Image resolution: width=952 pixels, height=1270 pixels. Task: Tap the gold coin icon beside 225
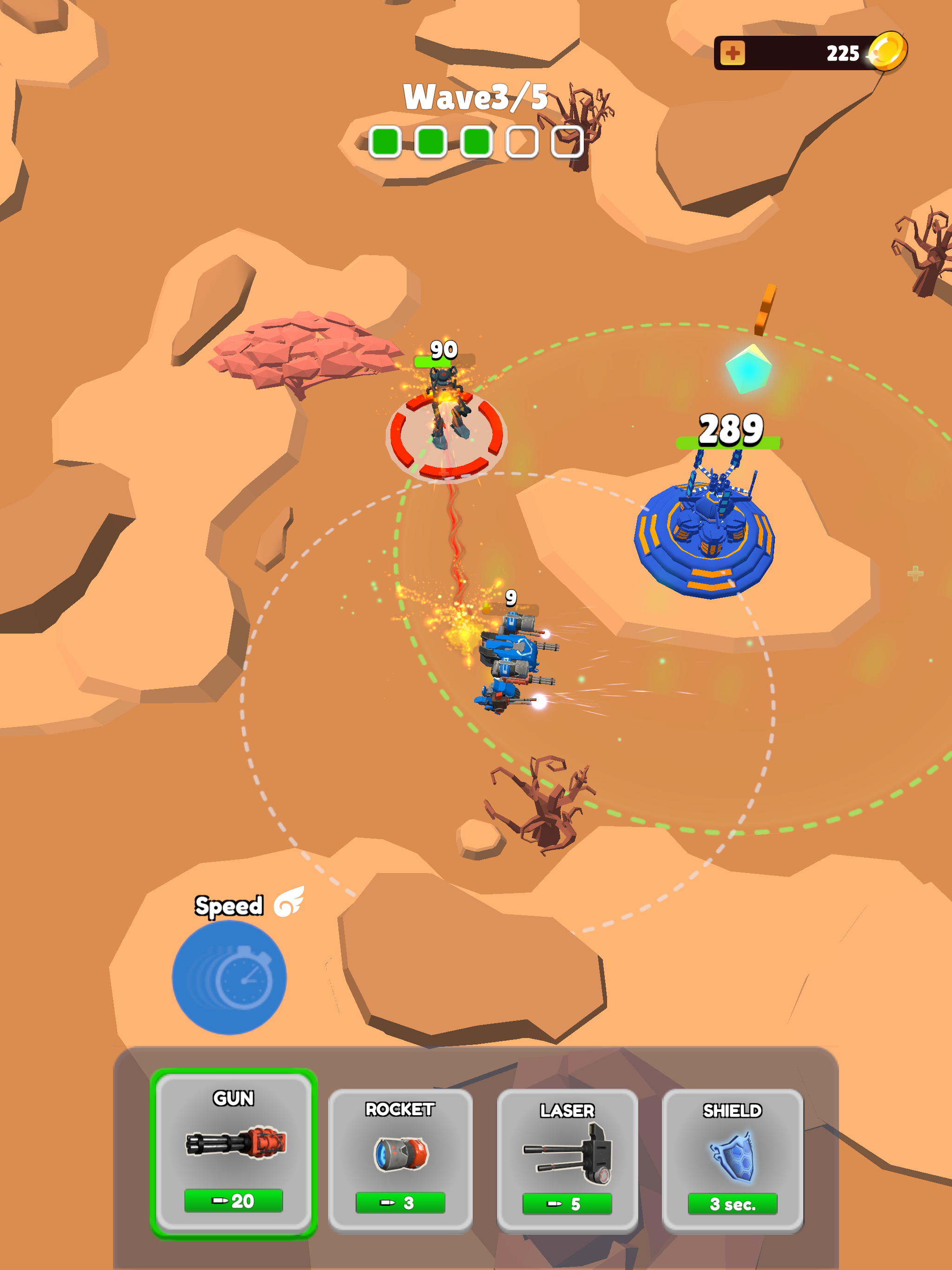tap(889, 52)
